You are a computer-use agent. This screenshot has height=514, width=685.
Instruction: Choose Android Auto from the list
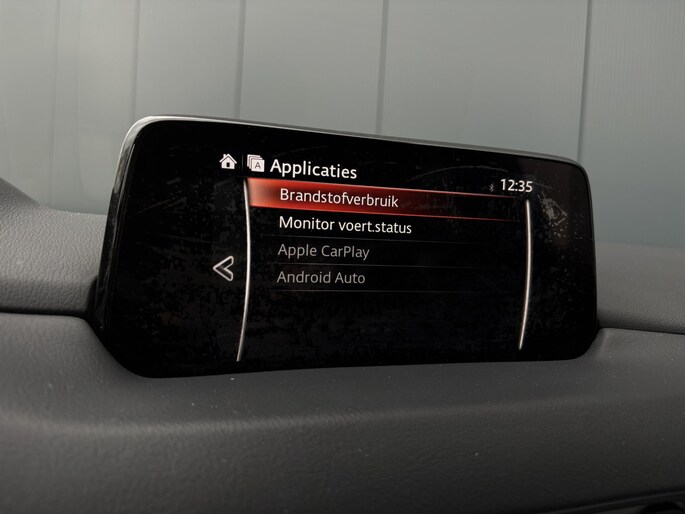coord(322,278)
